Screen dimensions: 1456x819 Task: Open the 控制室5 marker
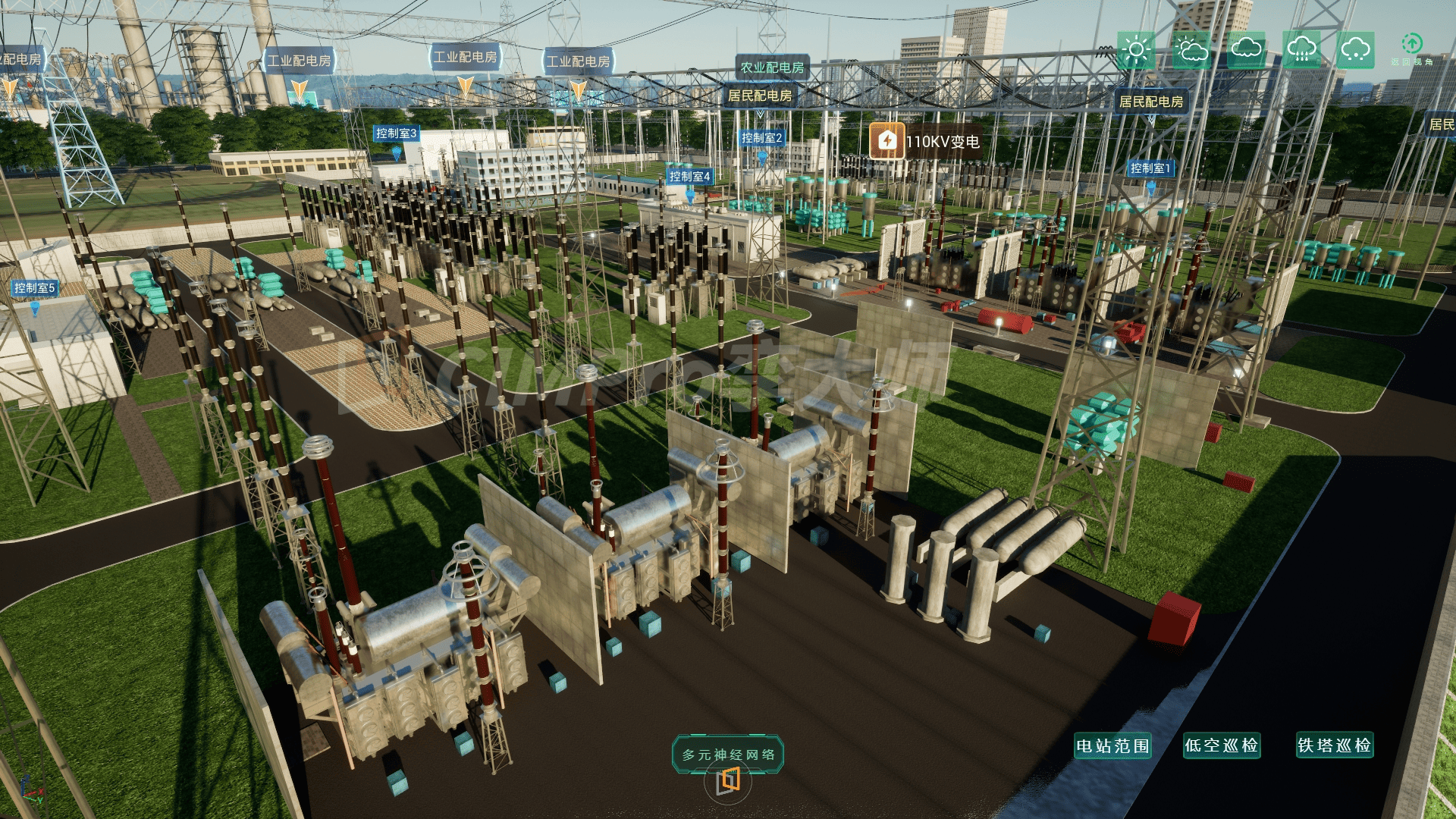point(35,288)
